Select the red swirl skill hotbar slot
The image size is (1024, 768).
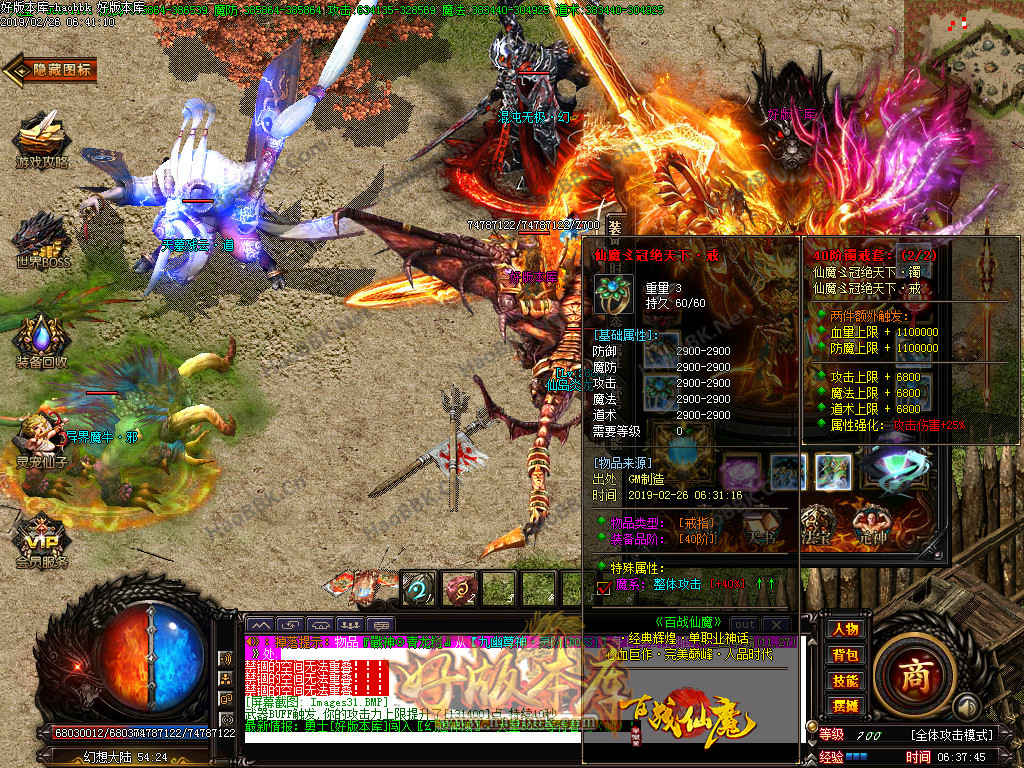pyautogui.click(x=458, y=589)
